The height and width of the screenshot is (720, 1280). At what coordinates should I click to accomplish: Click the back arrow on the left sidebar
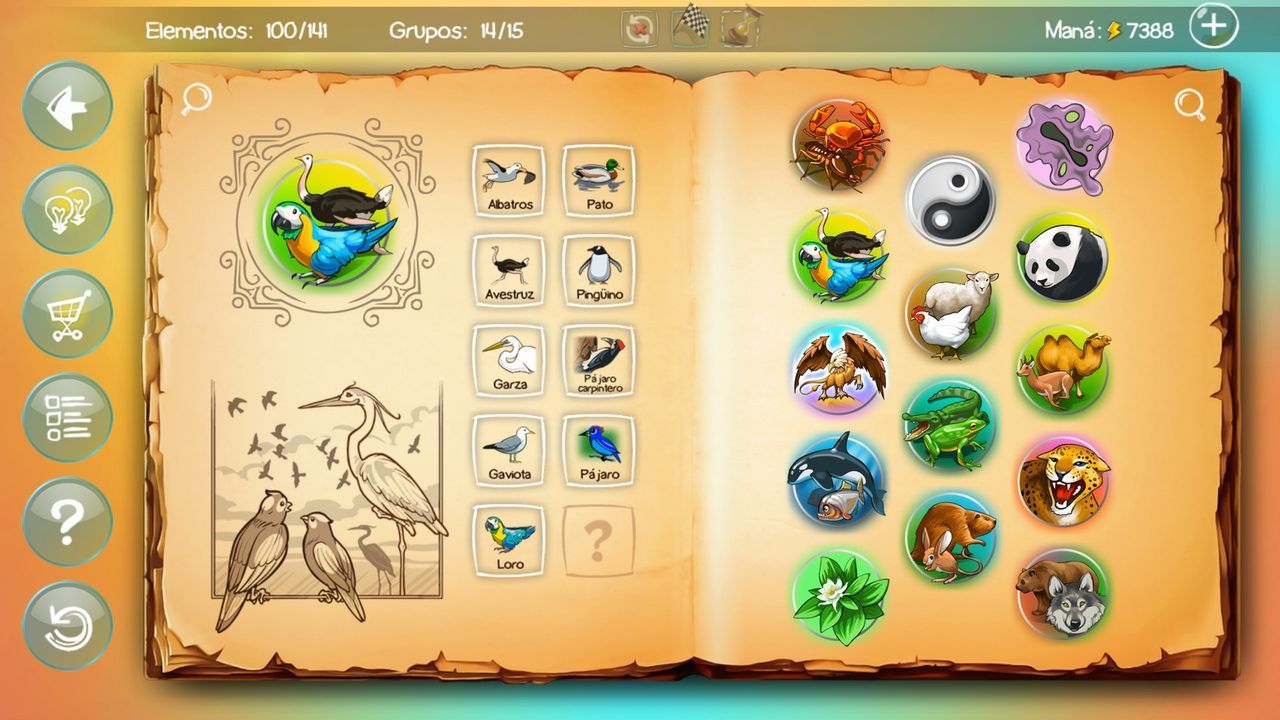(66, 103)
